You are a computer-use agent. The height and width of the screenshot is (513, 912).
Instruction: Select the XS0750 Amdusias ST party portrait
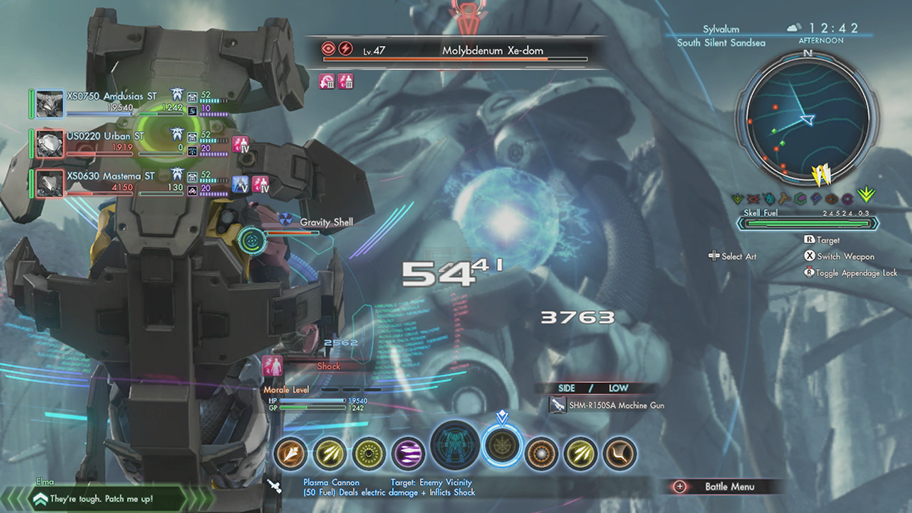49,103
